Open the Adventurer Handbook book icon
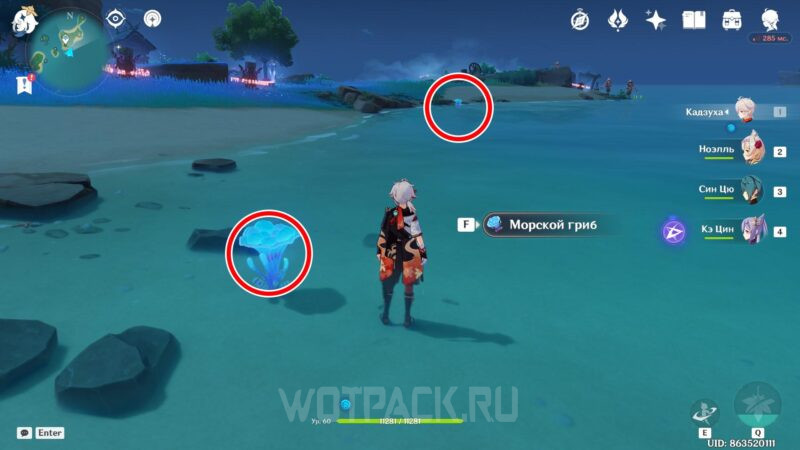 click(x=694, y=19)
